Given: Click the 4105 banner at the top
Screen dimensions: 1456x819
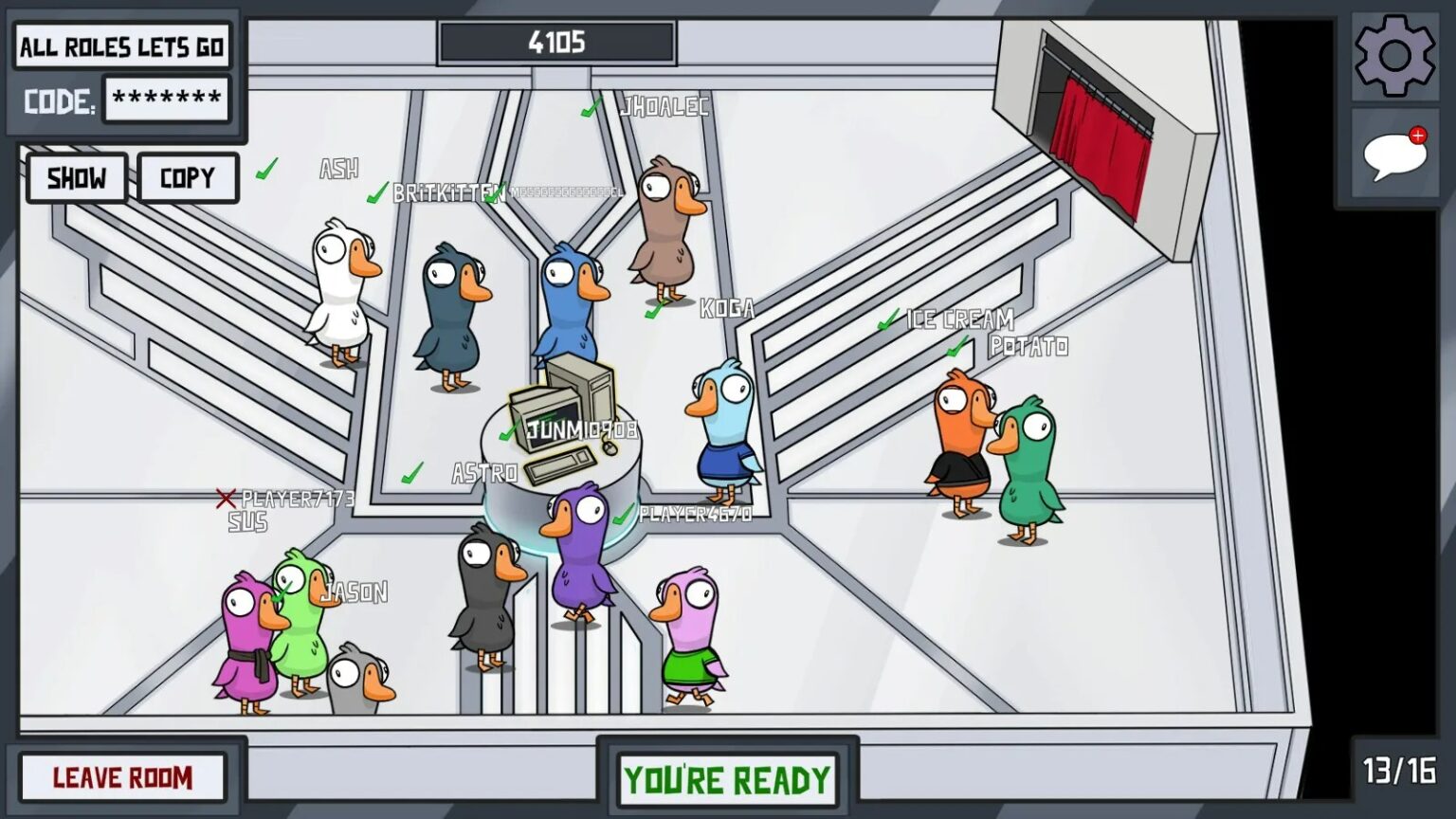Looking at the screenshot, I should click(x=556, y=41).
